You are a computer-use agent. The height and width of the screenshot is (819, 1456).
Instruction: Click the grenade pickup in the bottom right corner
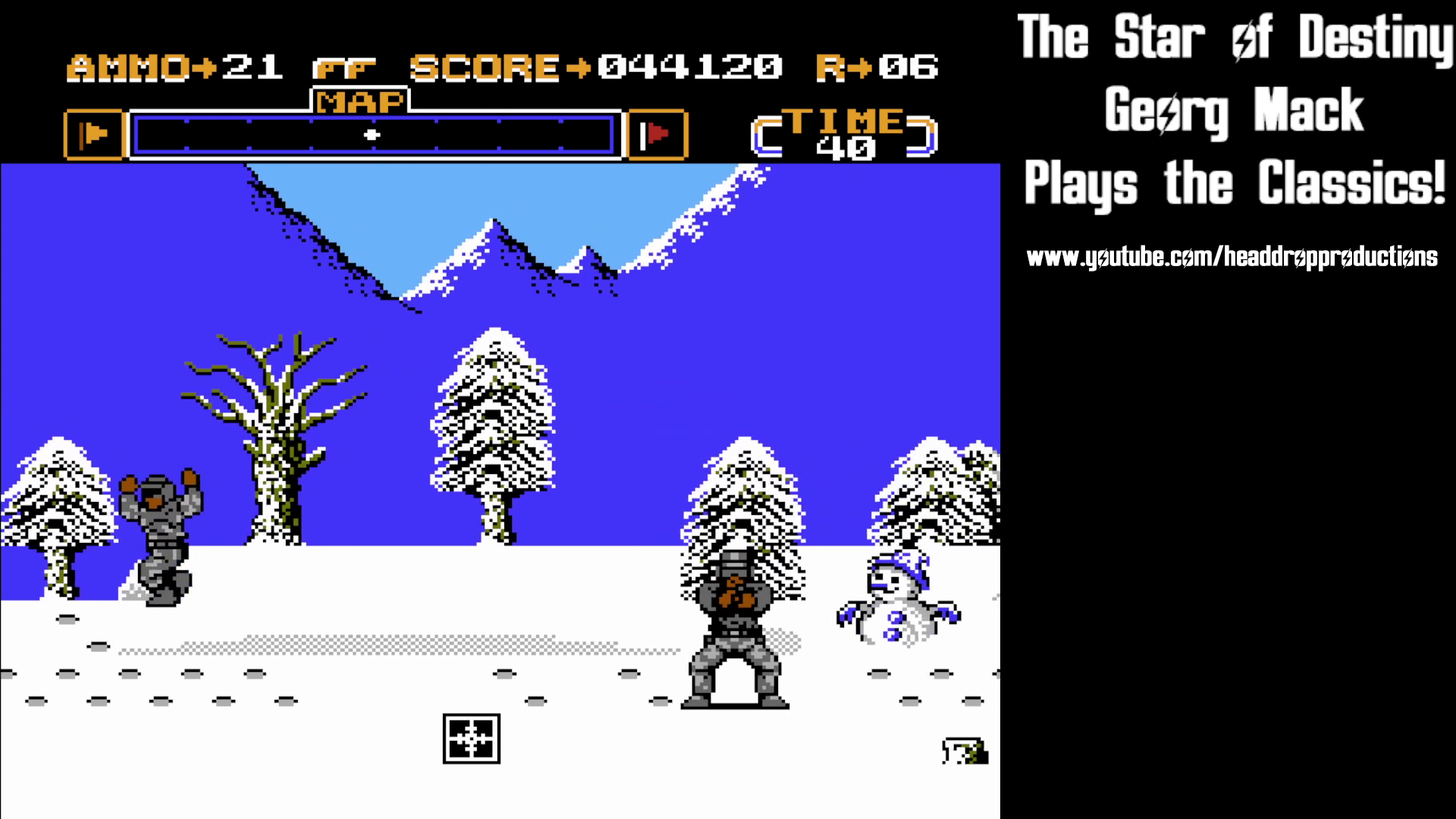coord(965,751)
